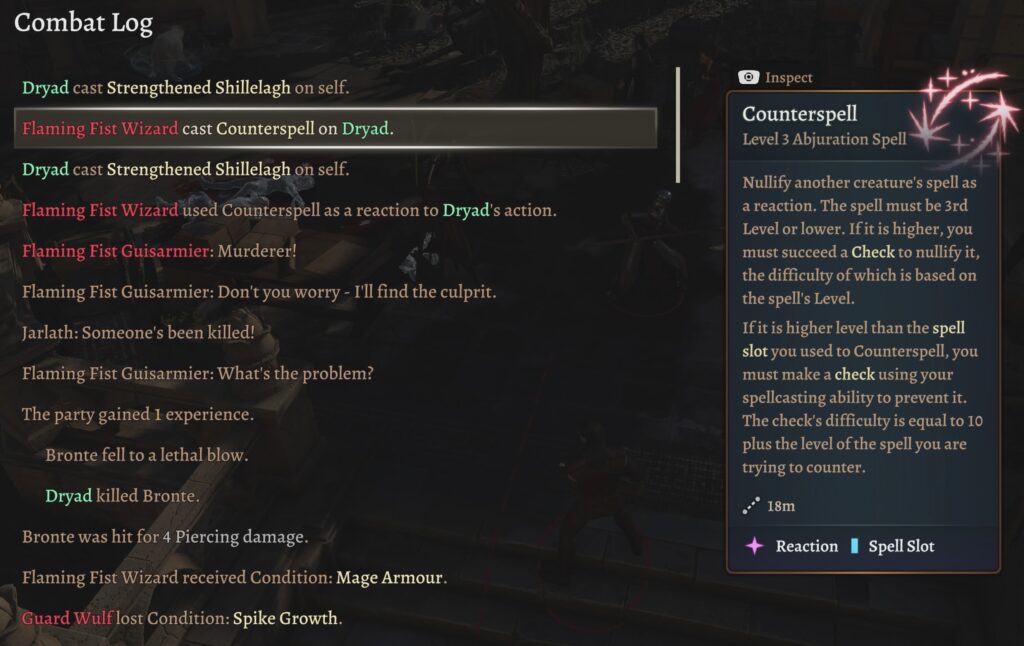Select the 'Murderer!' dialogue log line
The width and height of the screenshot is (1024, 646).
point(159,251)
